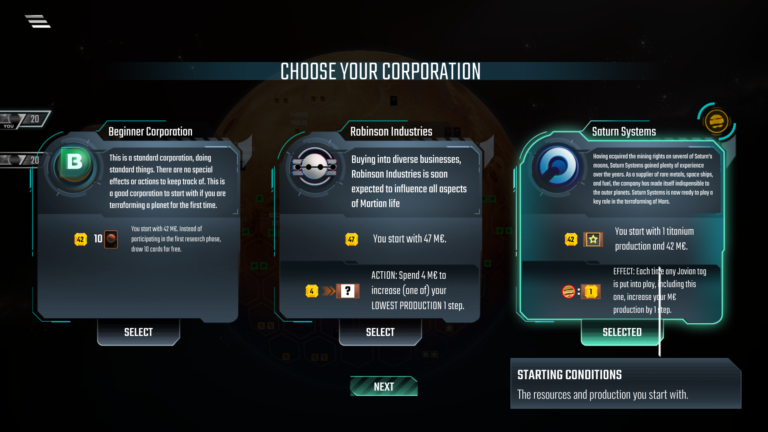Choose the Robinson Industries card

pyautogui.click(x=380, y=220)
